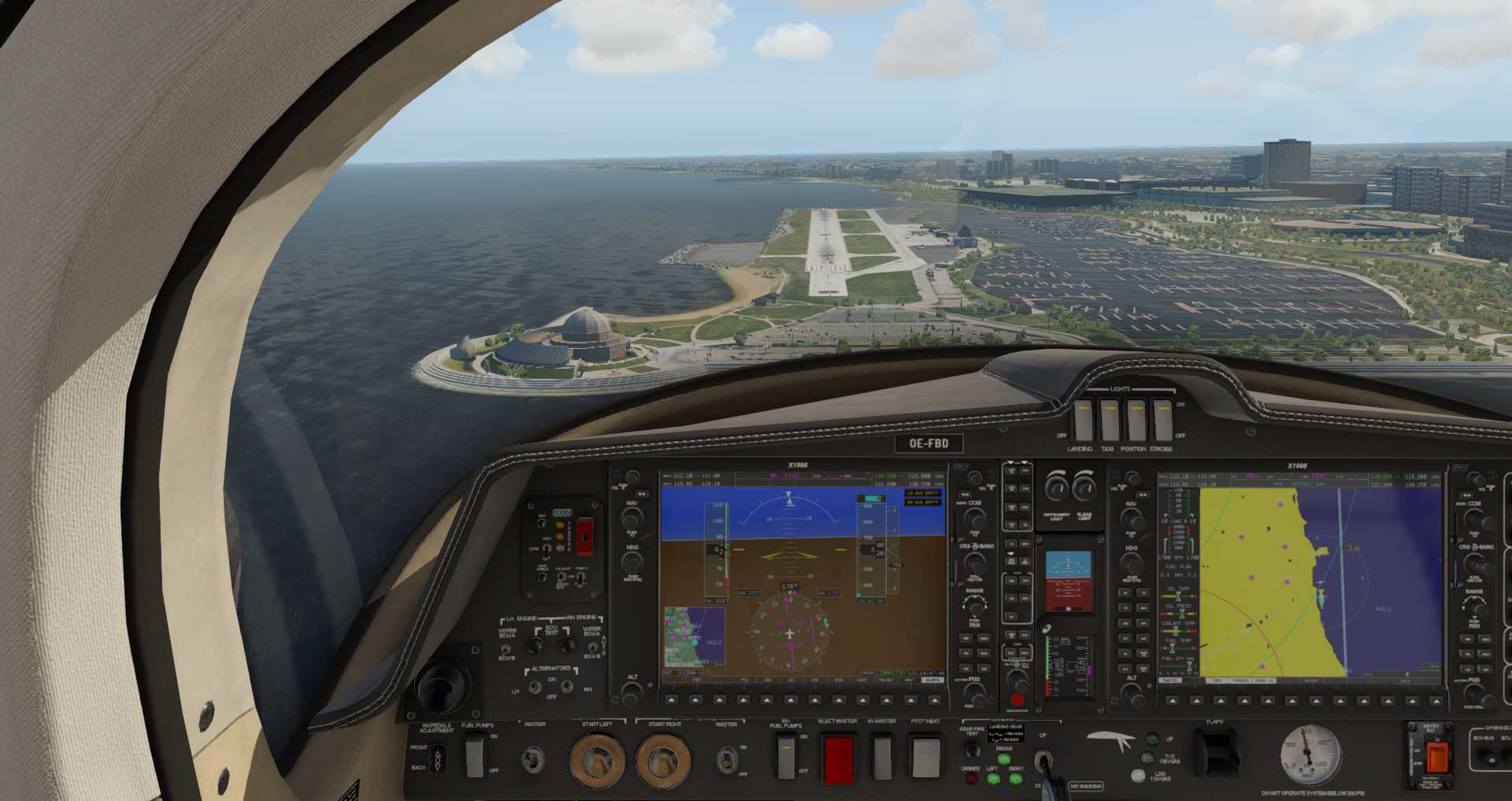This screenshot has height=801, width=1512.
Task: Click the ALT knob on the PFD bezel
Action: [632, 692]
